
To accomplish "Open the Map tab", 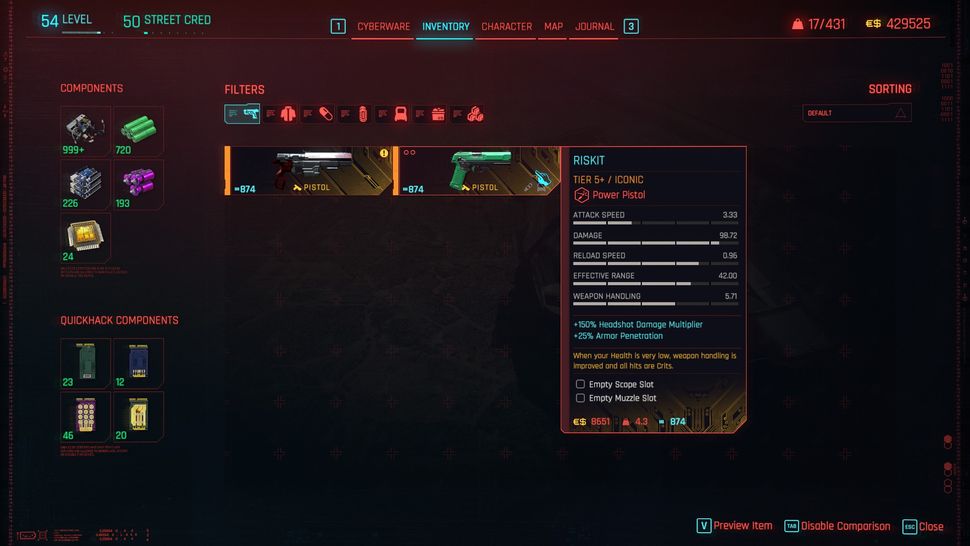I will pos(553,27).
